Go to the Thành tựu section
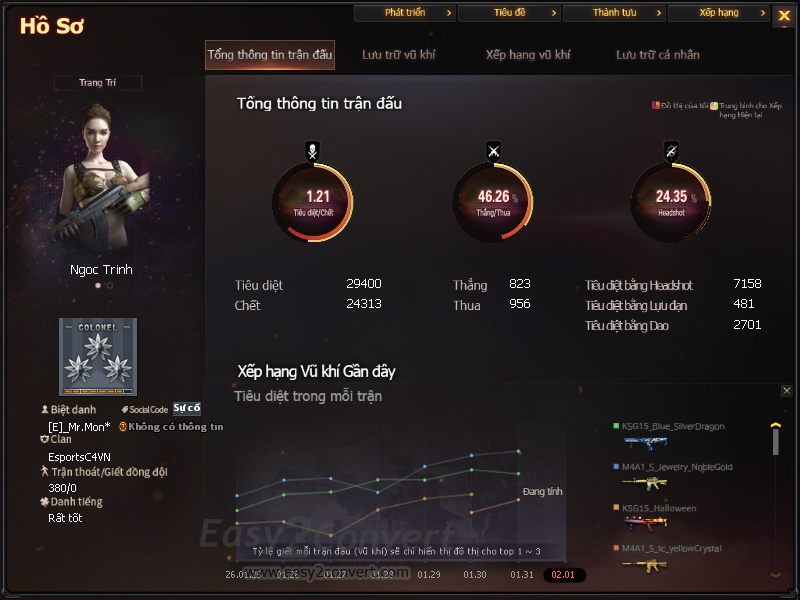 [x=614, y=13]
